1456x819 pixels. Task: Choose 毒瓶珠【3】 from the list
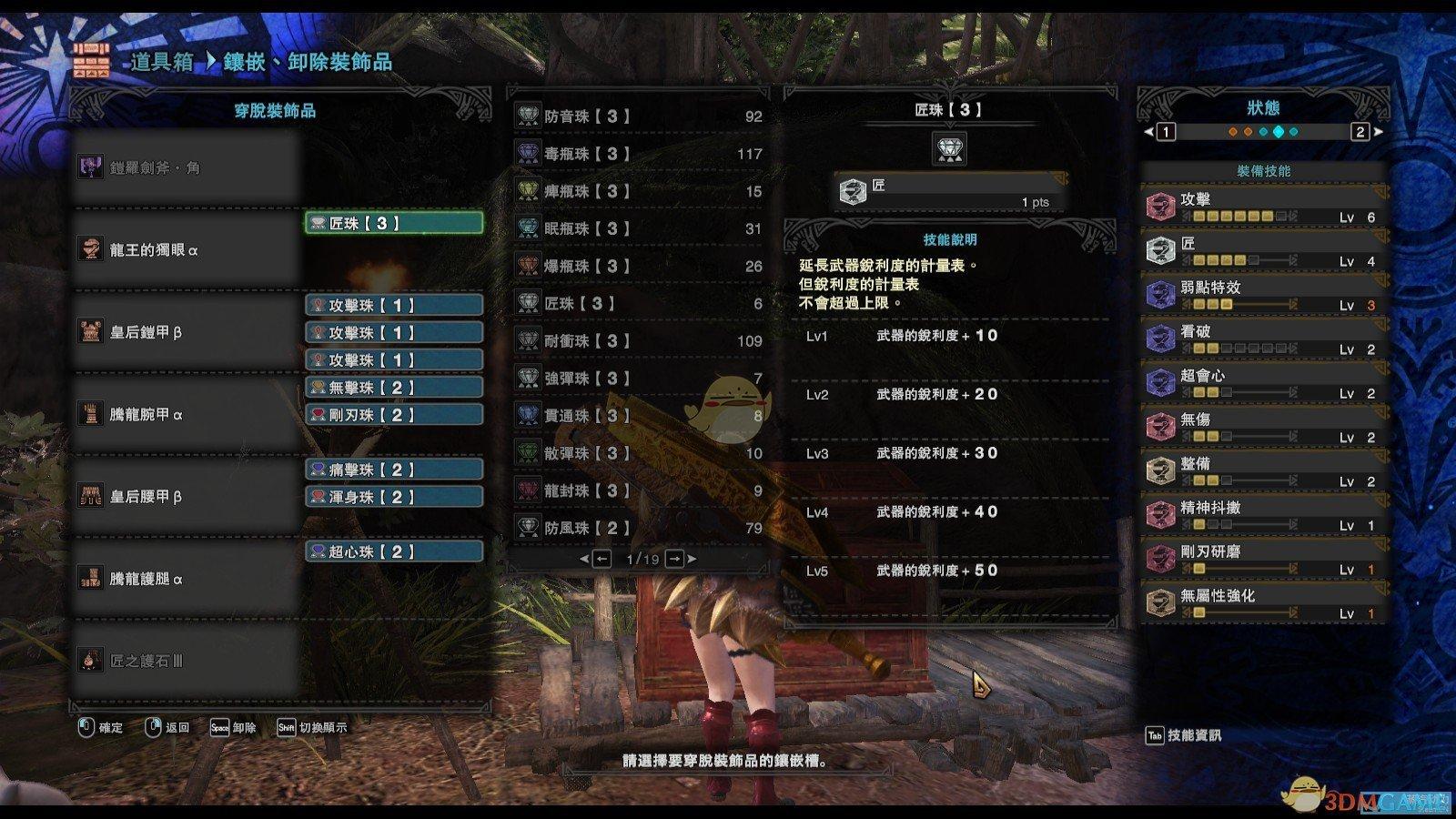[638, 154]
